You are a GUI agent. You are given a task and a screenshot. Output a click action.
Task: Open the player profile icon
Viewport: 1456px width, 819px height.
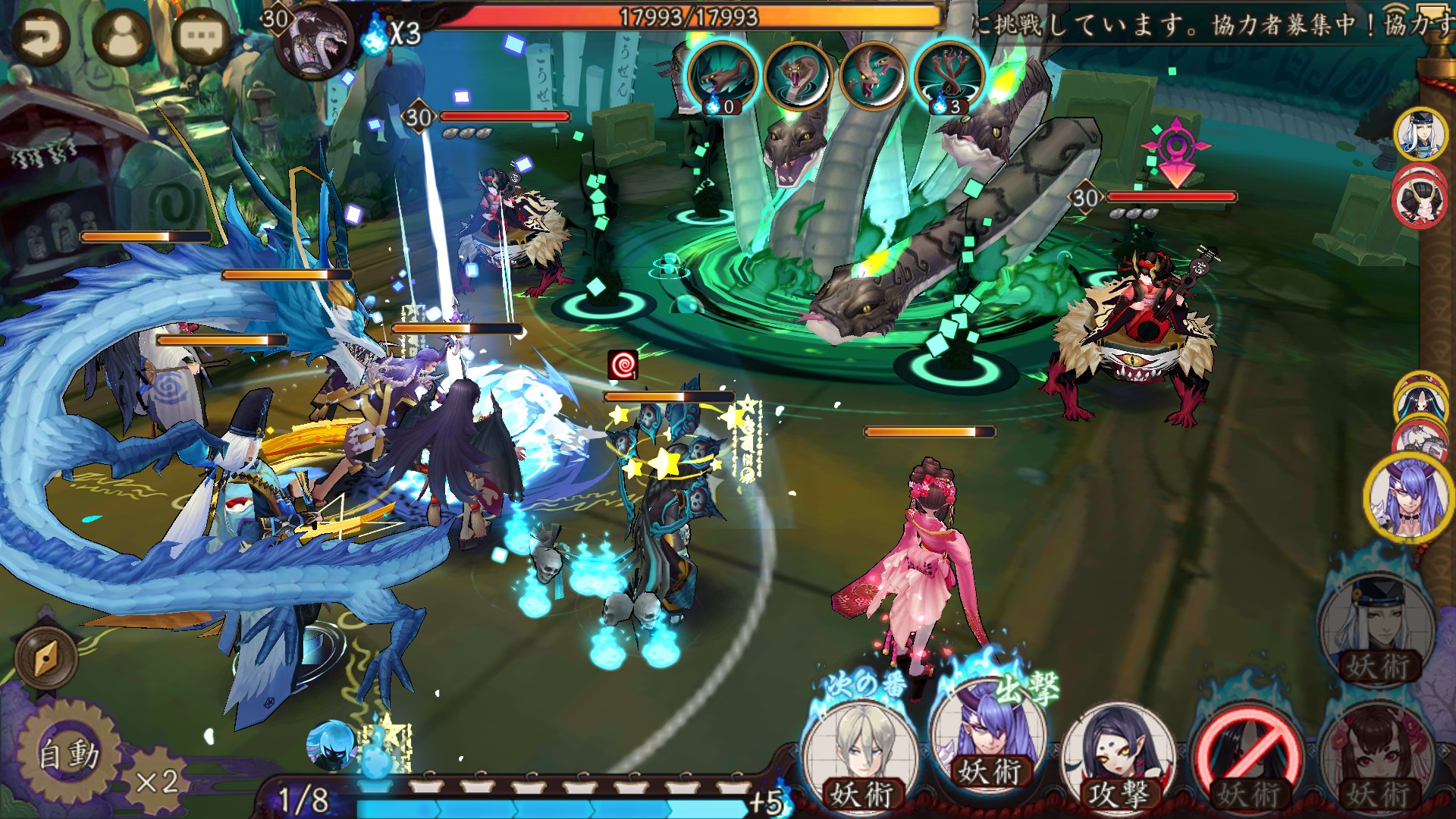(x=121, y=36)
